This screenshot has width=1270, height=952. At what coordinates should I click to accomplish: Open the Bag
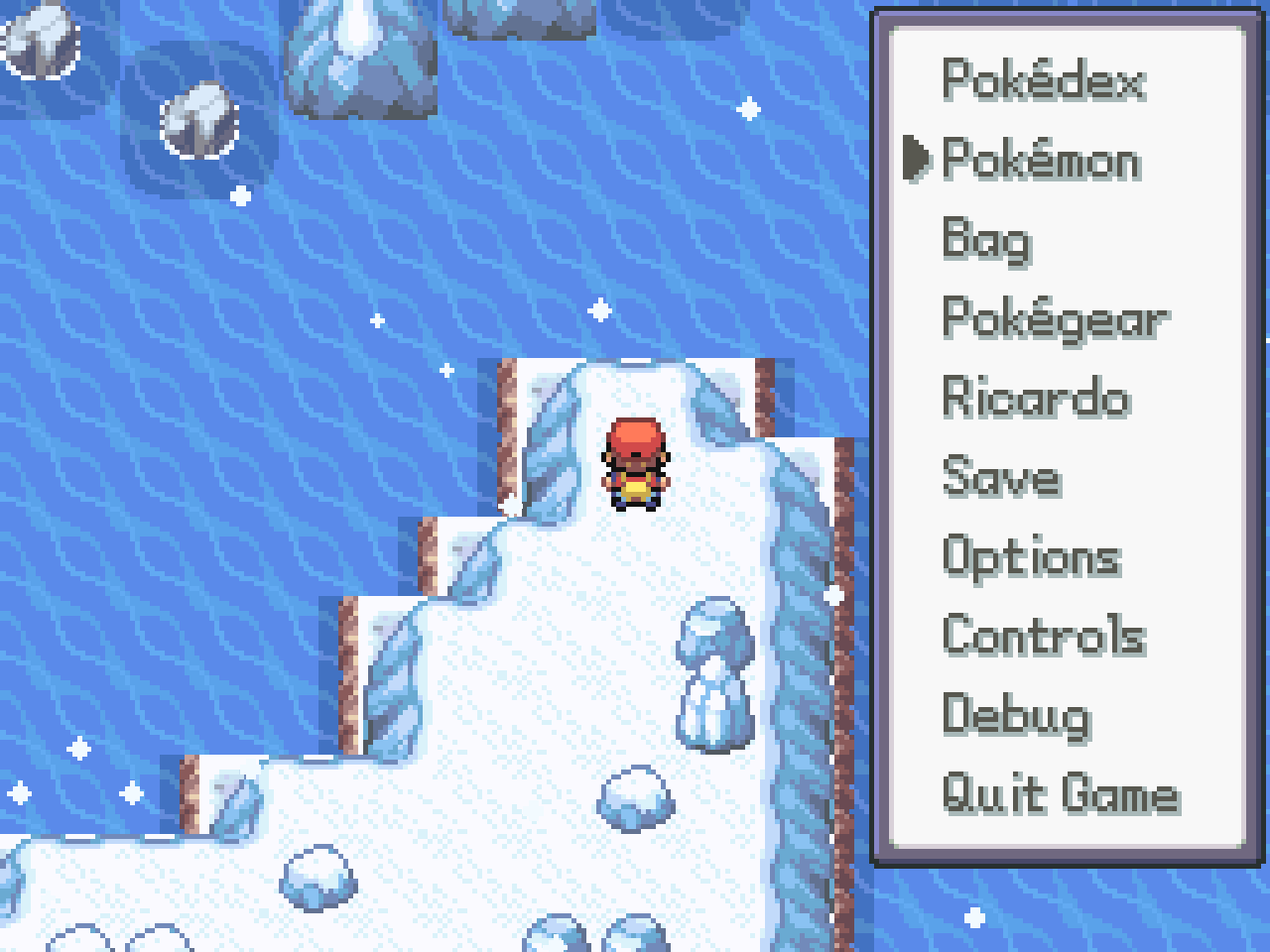986,240
